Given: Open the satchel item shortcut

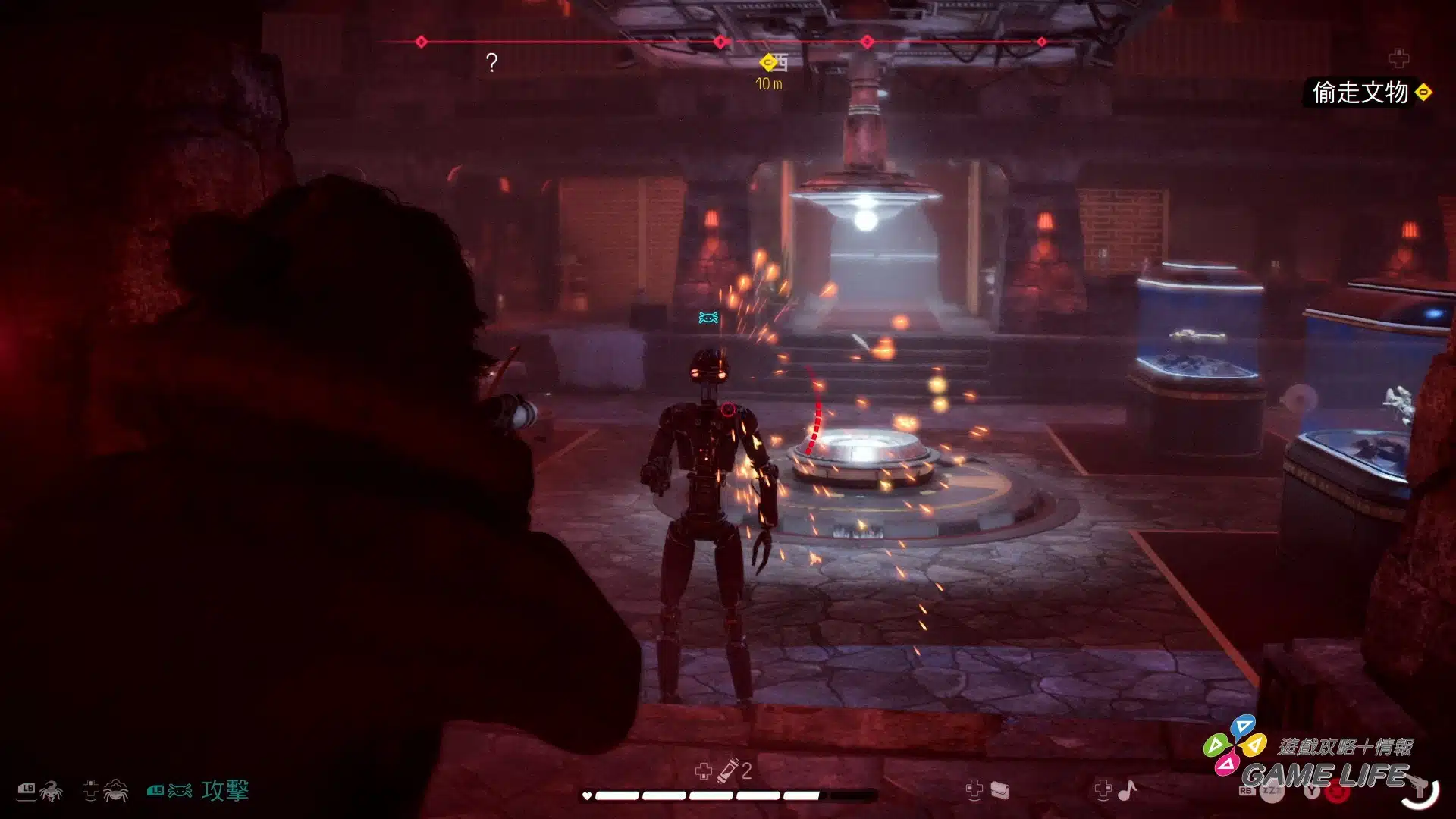Looking at the screenshot, I should (999, 790).
